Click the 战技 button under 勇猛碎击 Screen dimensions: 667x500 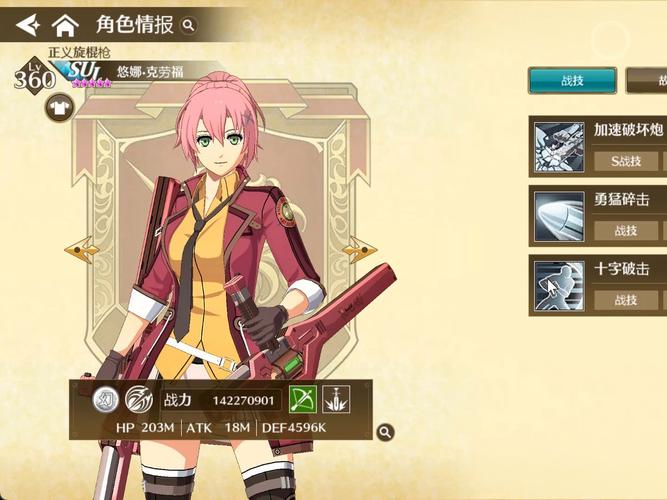point(626,230)
